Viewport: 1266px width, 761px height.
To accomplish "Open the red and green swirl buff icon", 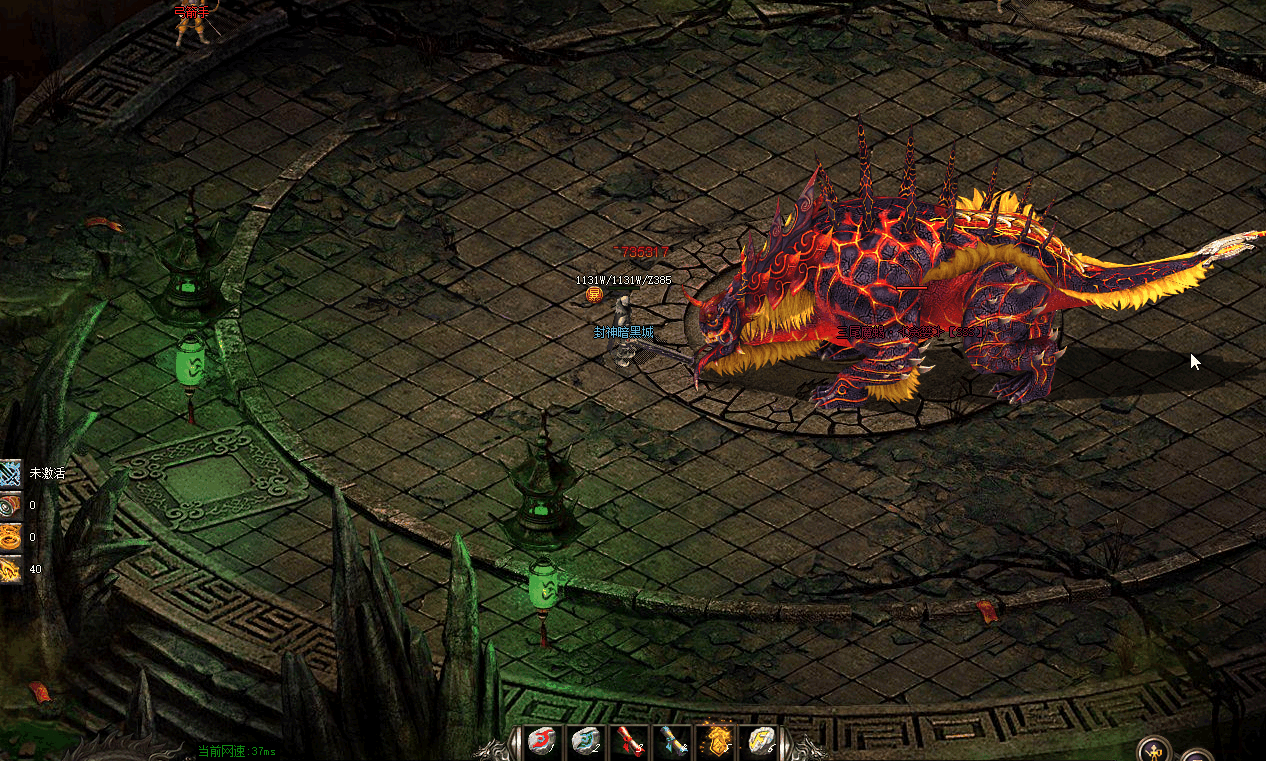I will [x=11, y=505].
